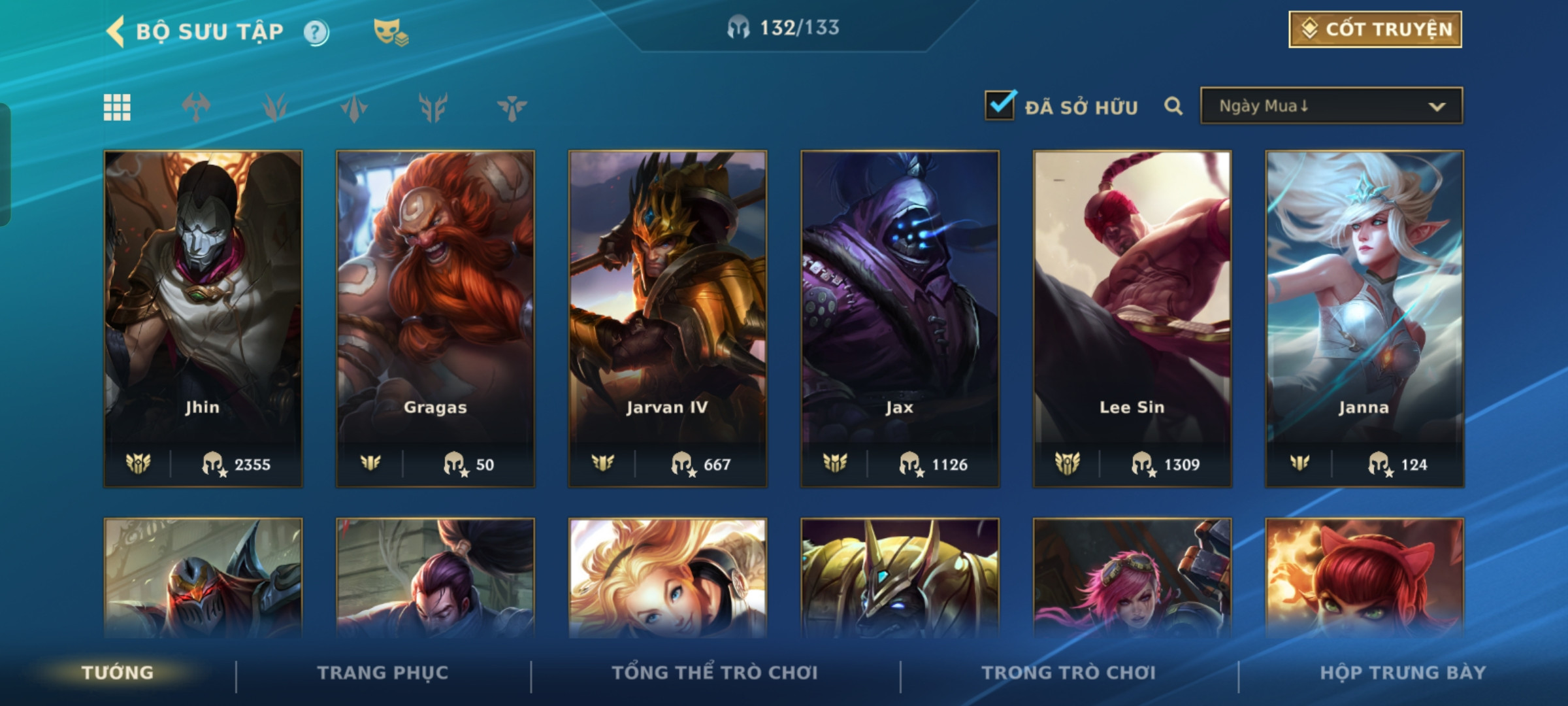Image resolution: width=1568 pixels, height=706 pixels.
Task: Open the champion search magnifier
Action: pos(1173,106)
